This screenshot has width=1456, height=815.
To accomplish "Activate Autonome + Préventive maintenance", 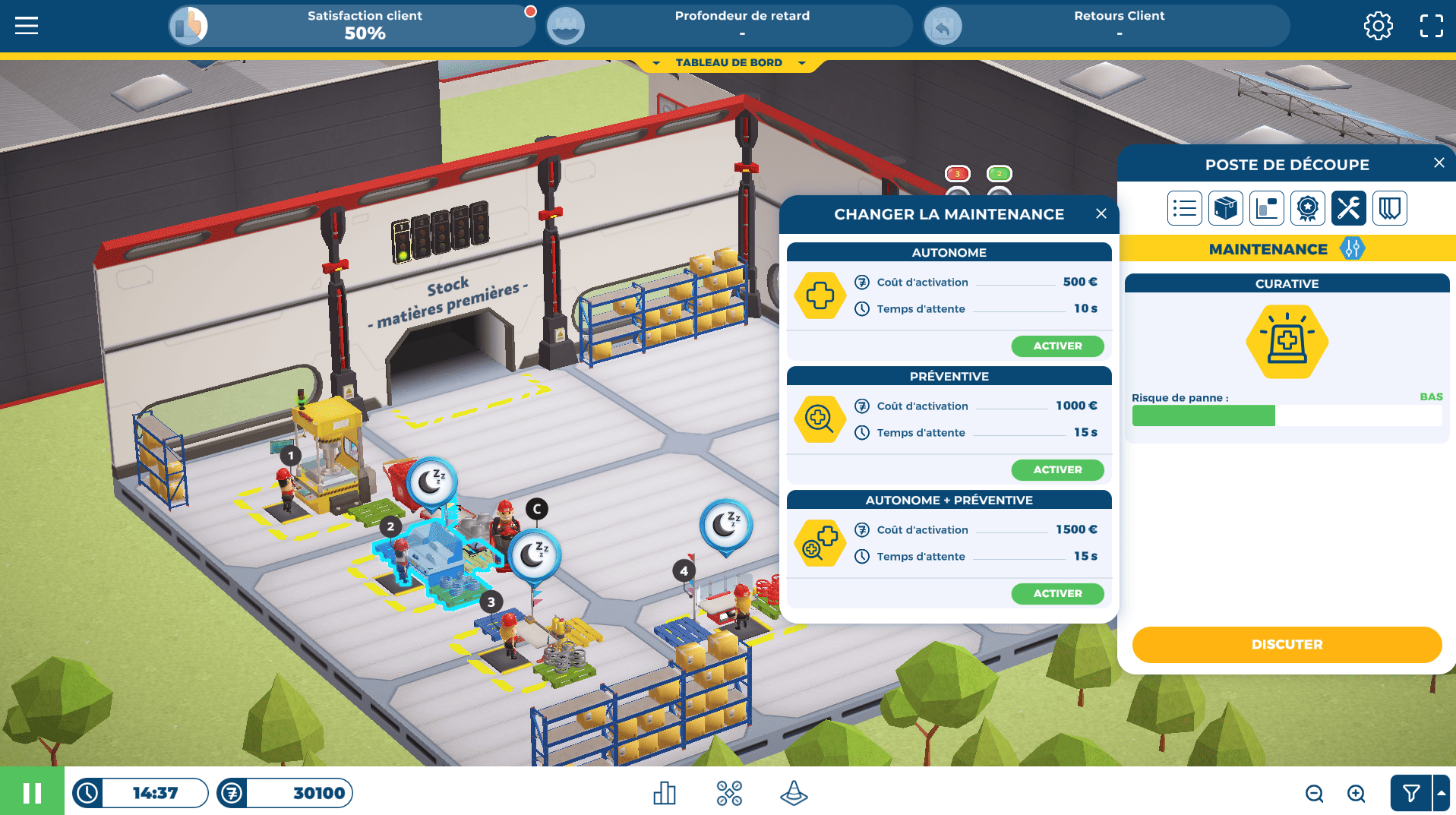I will coord(1056,594).
